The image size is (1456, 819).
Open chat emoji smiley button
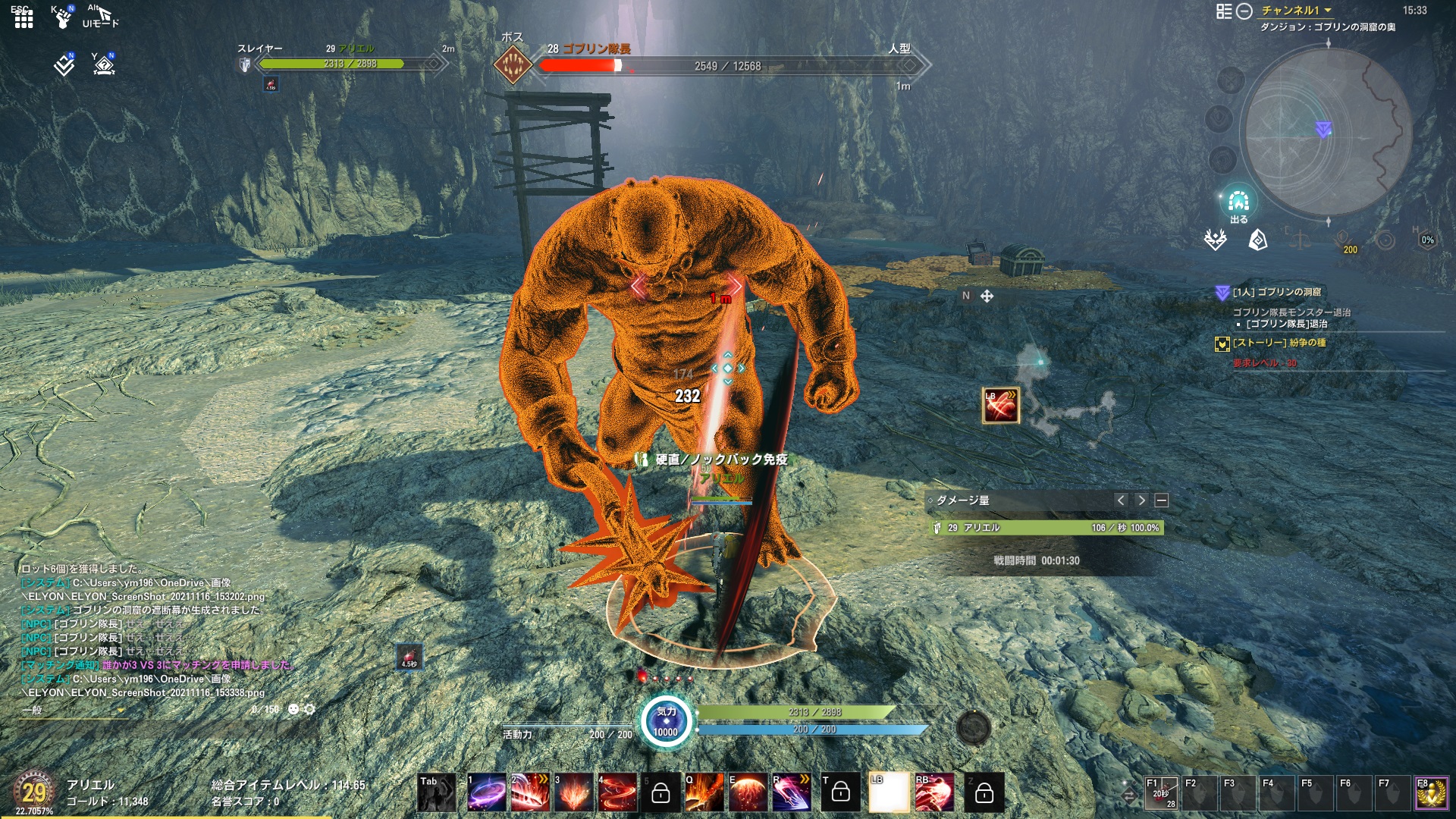click(293, 710)
